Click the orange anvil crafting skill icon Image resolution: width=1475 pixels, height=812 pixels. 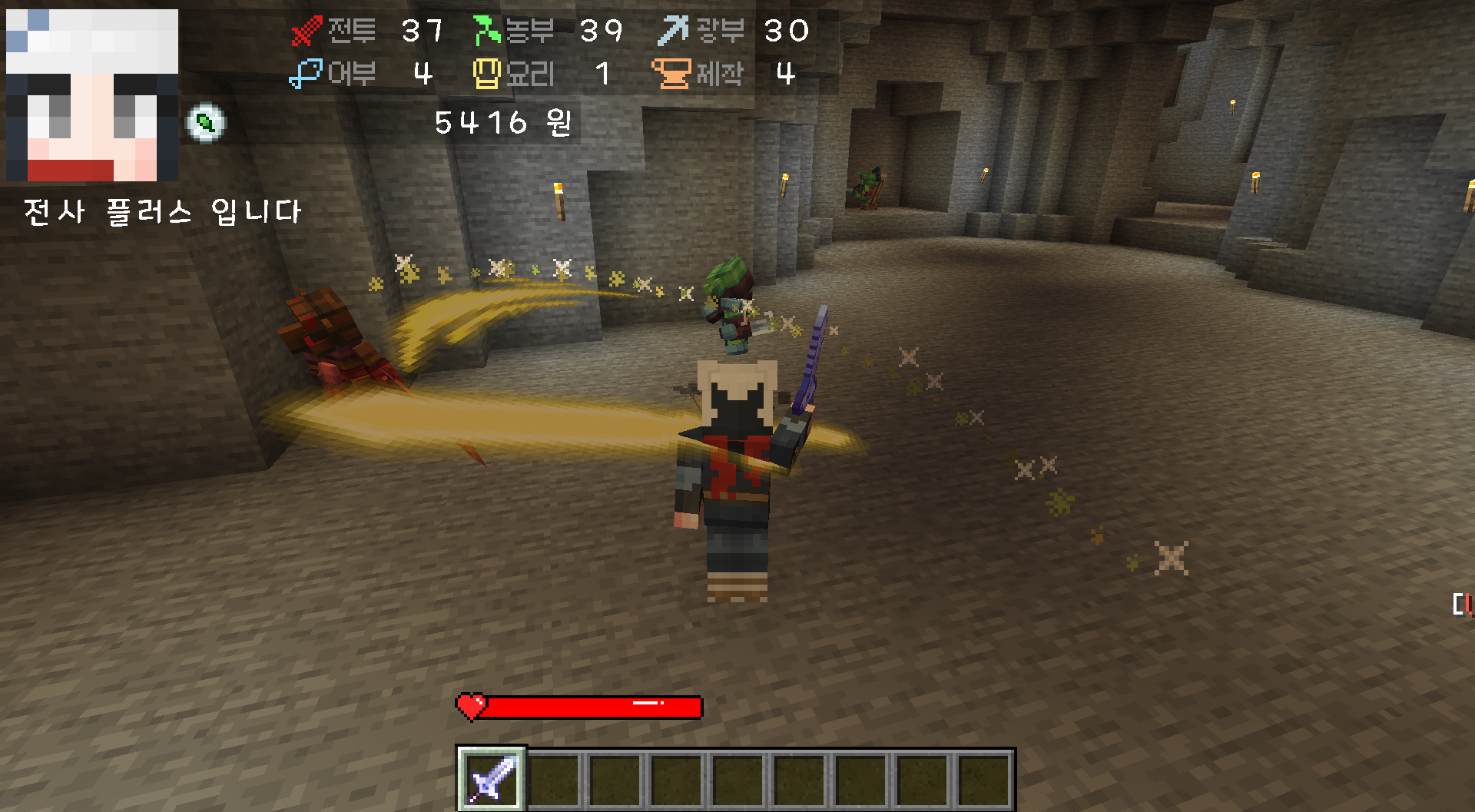coord(671,74)
